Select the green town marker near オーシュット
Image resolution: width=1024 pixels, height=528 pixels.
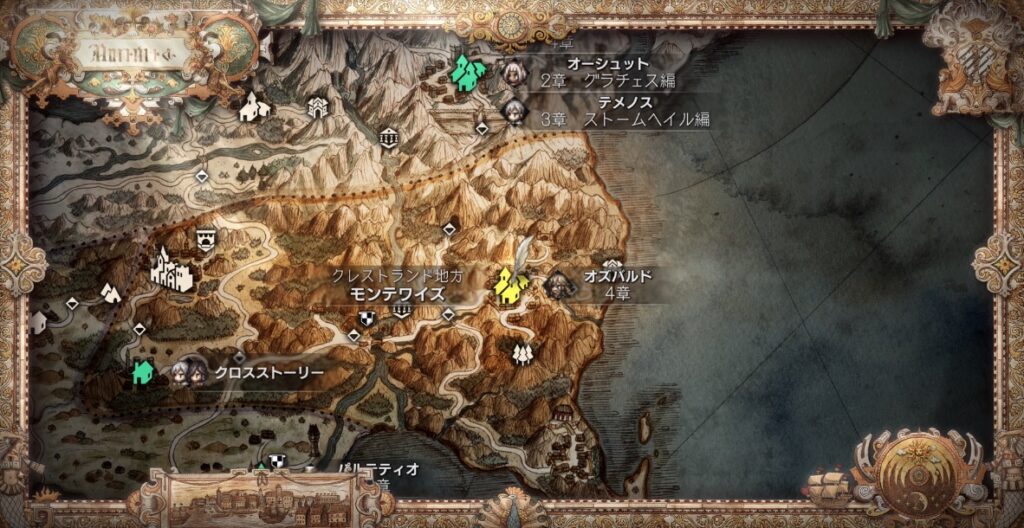click(466, 72)
